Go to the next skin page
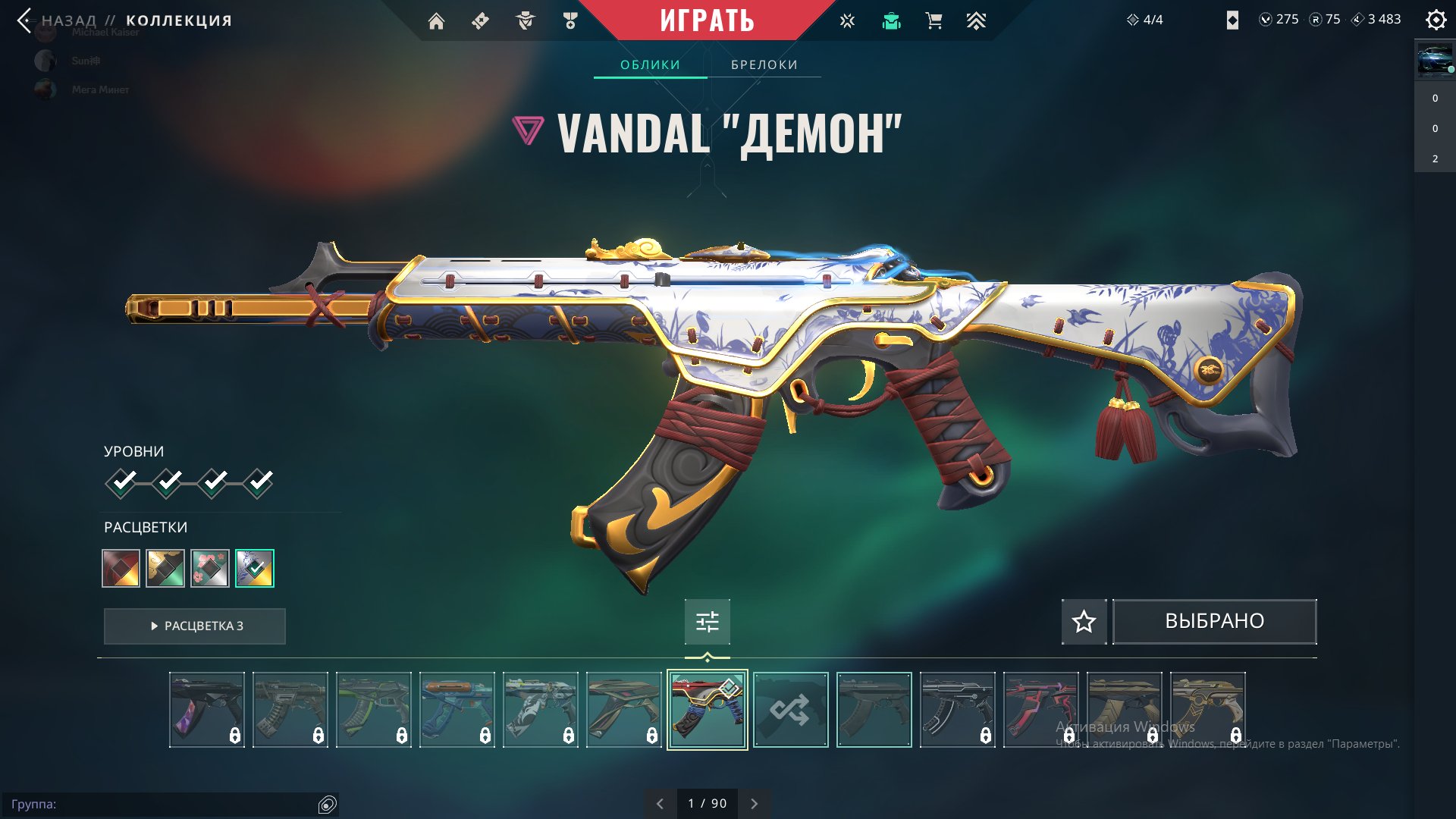The width and height of the screenshot is (1456, 819). [x=754, y=804]
